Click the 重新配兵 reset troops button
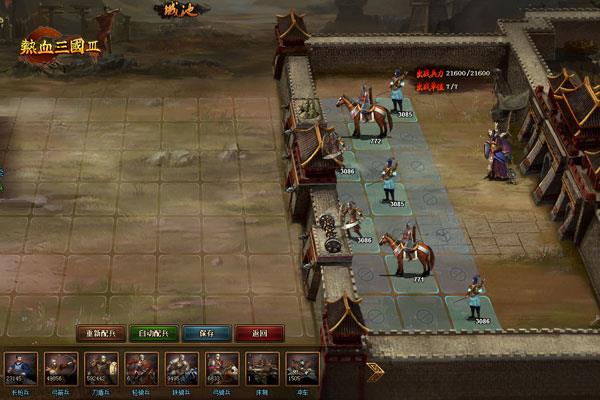Viewport: 600px width, 400px height. point(101,333)
